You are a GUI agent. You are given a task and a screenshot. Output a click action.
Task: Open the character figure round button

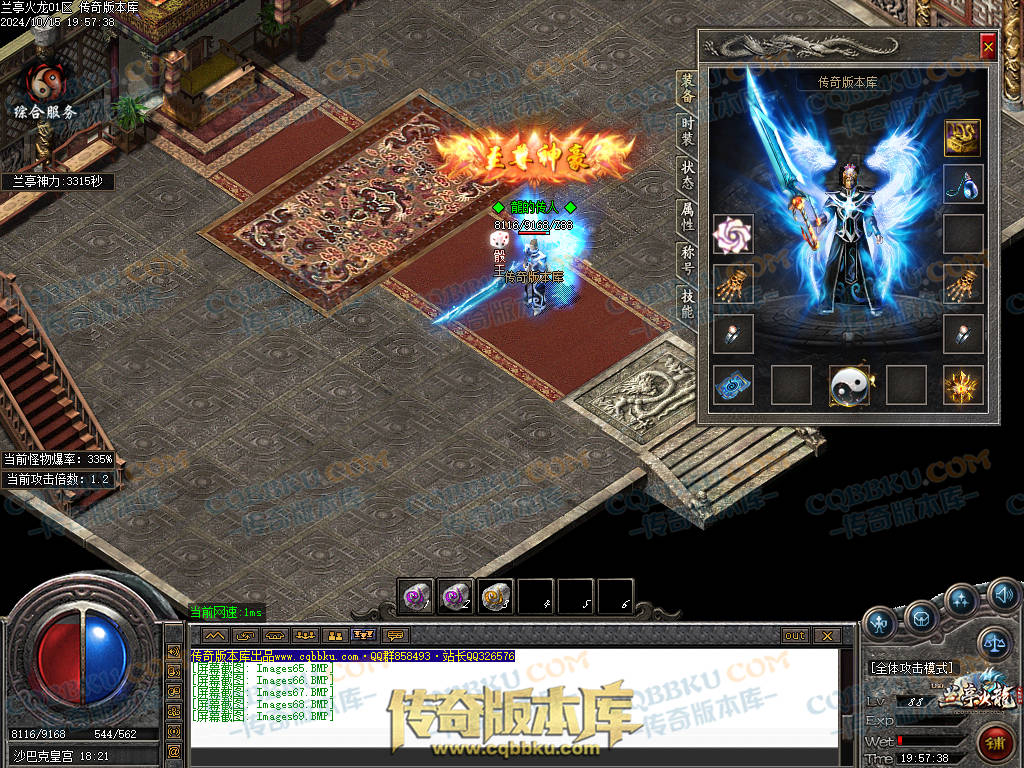pos(880,624)
